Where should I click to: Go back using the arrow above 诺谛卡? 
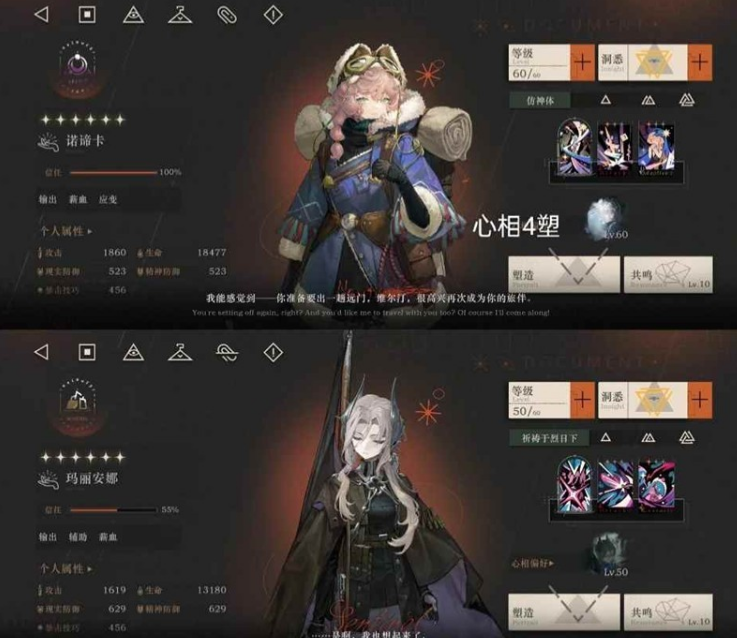click(x=41, y=15)
